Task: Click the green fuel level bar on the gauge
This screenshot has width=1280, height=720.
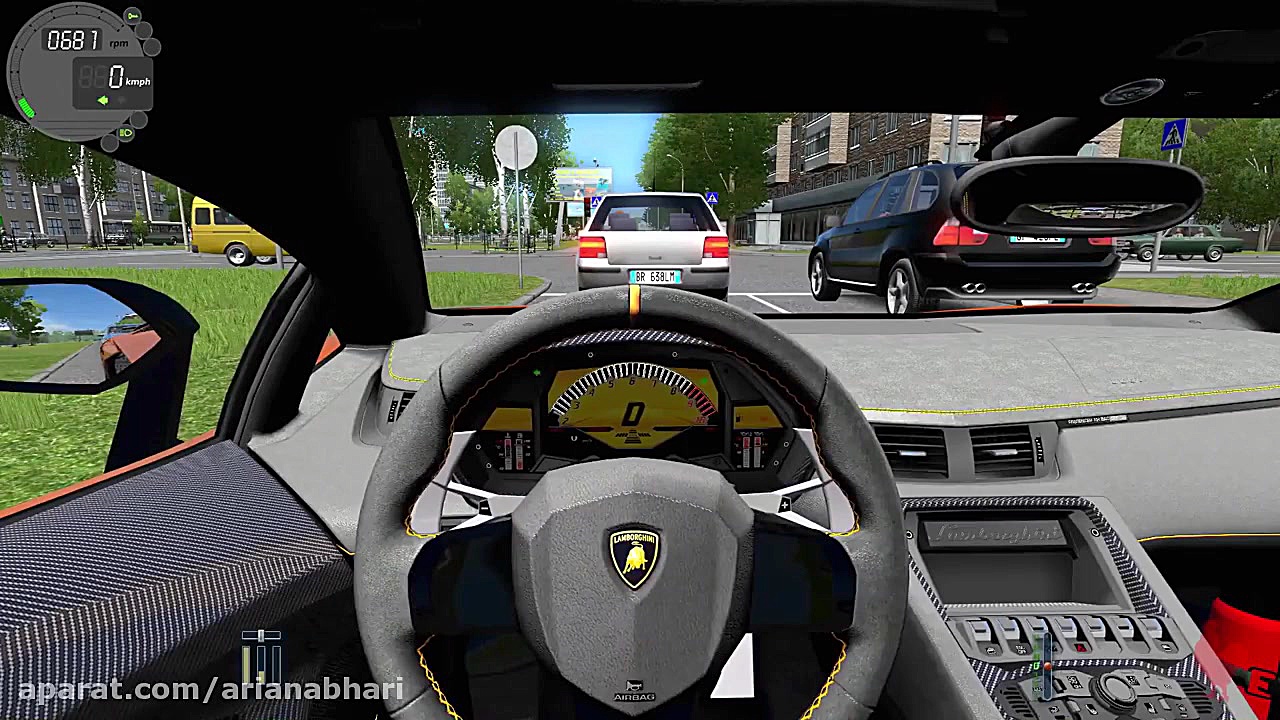Action: pyautogui.click(x=26, y=106)
